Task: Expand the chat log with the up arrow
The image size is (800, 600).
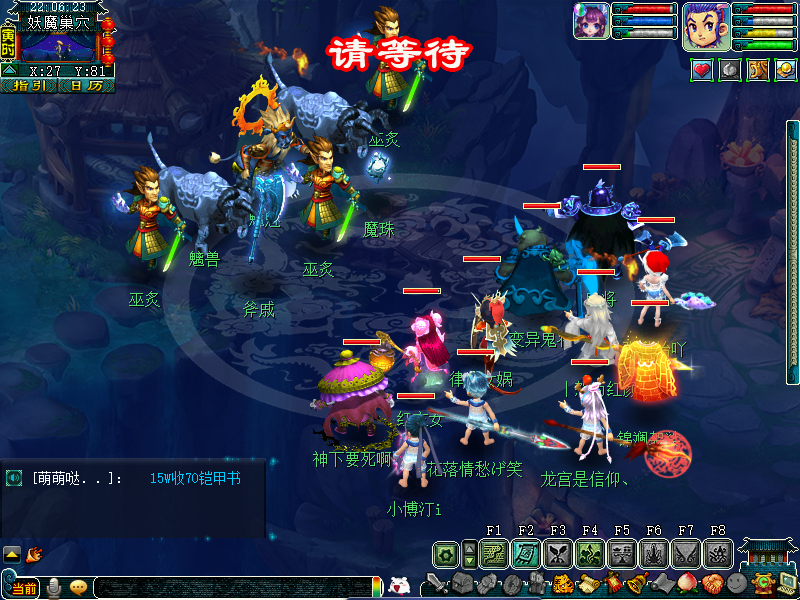Action: pyautogui.click(x=12, y=553)
